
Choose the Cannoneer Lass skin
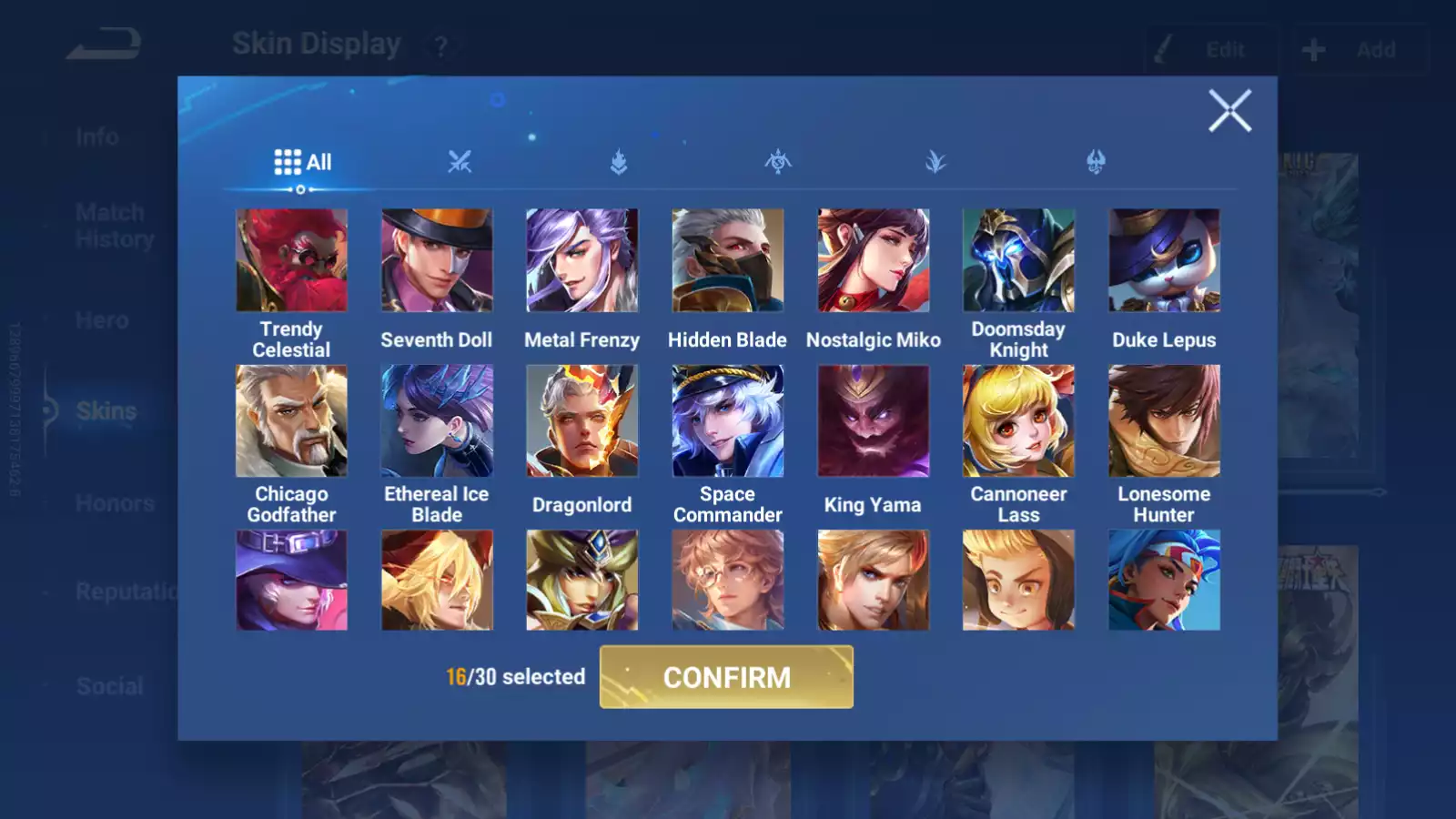pos(1018,420)
